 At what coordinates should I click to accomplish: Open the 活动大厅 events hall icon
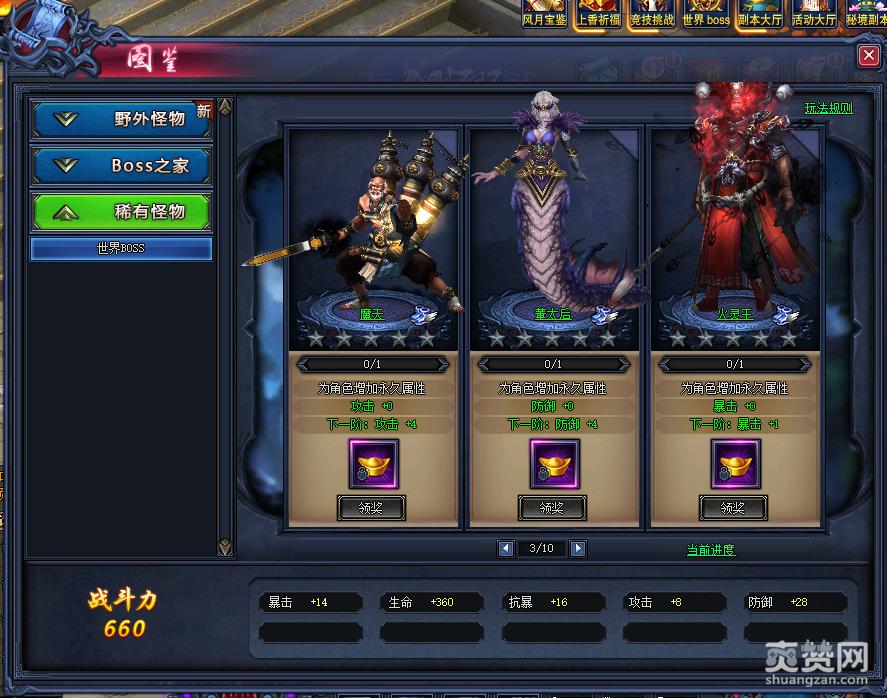(813, 13)
